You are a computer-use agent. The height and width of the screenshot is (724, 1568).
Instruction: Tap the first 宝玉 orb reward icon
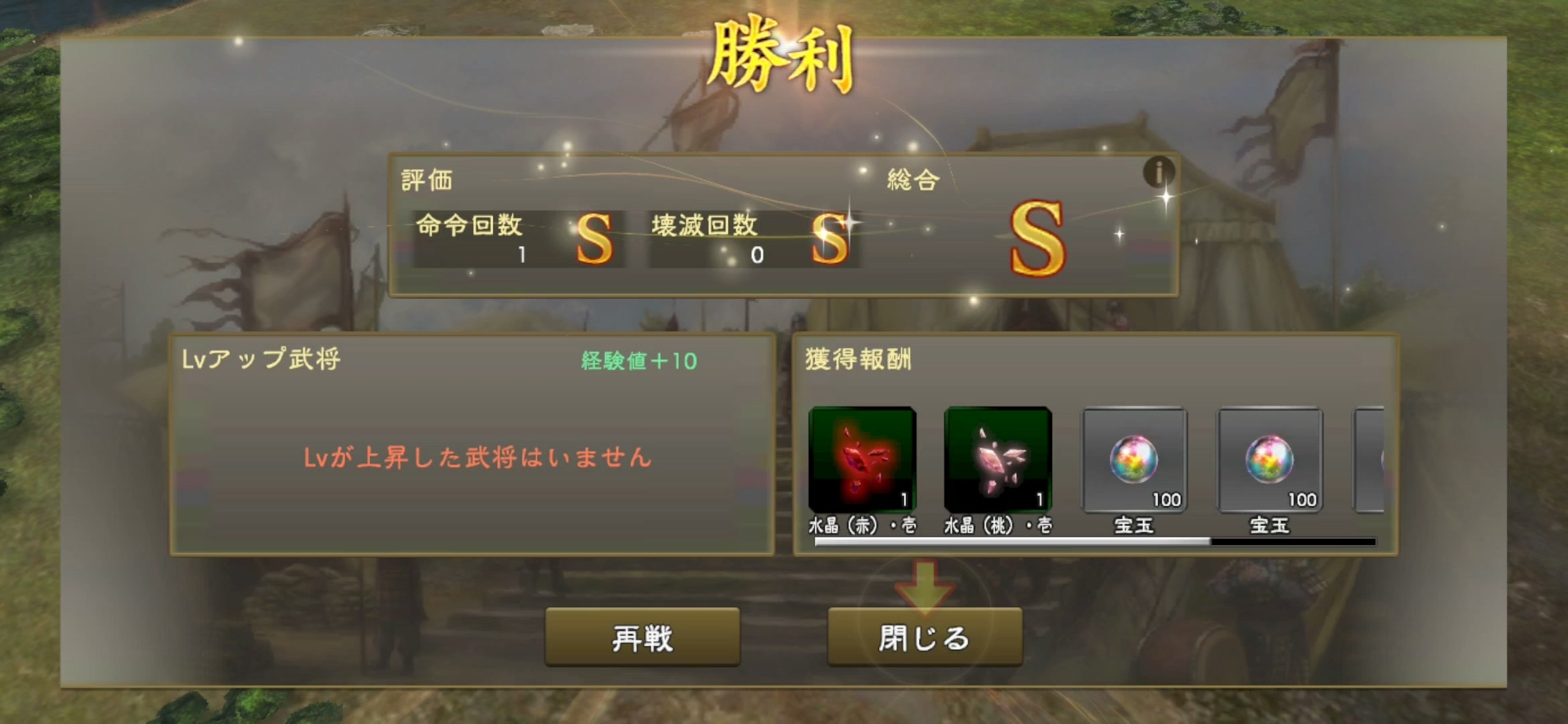1136,458
